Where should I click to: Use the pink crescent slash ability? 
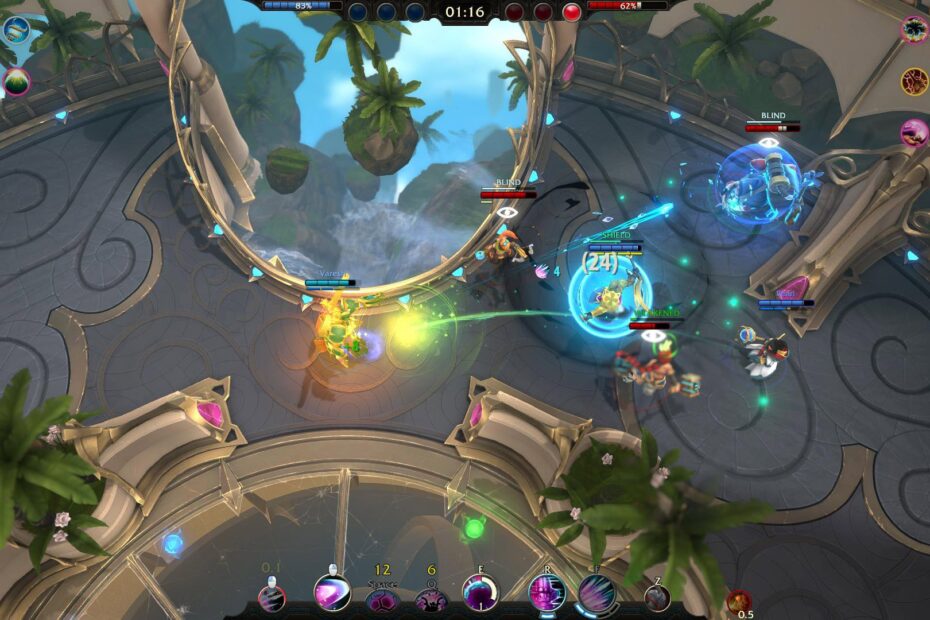pyautogui.click(x=332, y=592)
